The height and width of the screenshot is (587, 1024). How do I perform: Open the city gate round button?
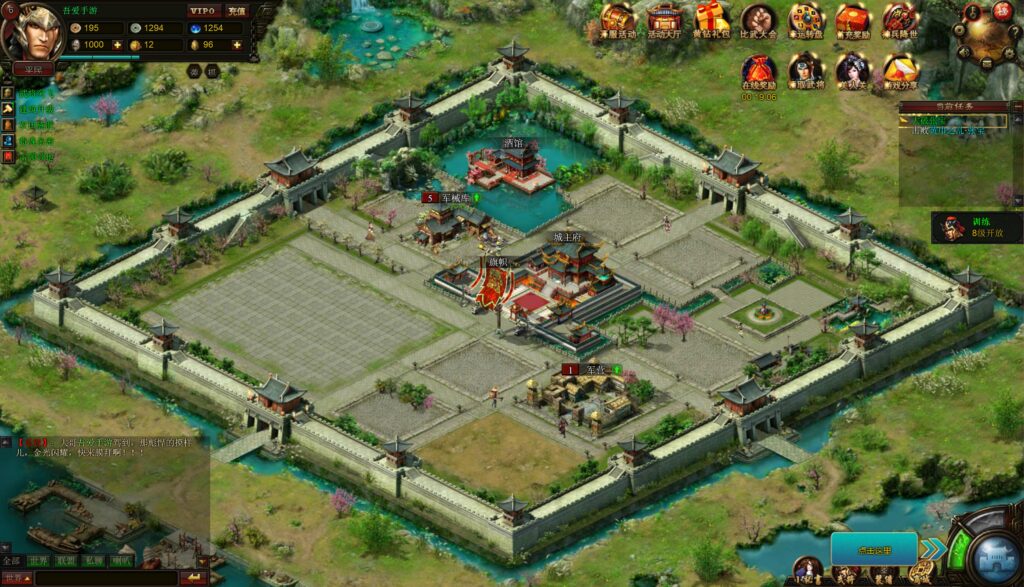tap(987, 549)
